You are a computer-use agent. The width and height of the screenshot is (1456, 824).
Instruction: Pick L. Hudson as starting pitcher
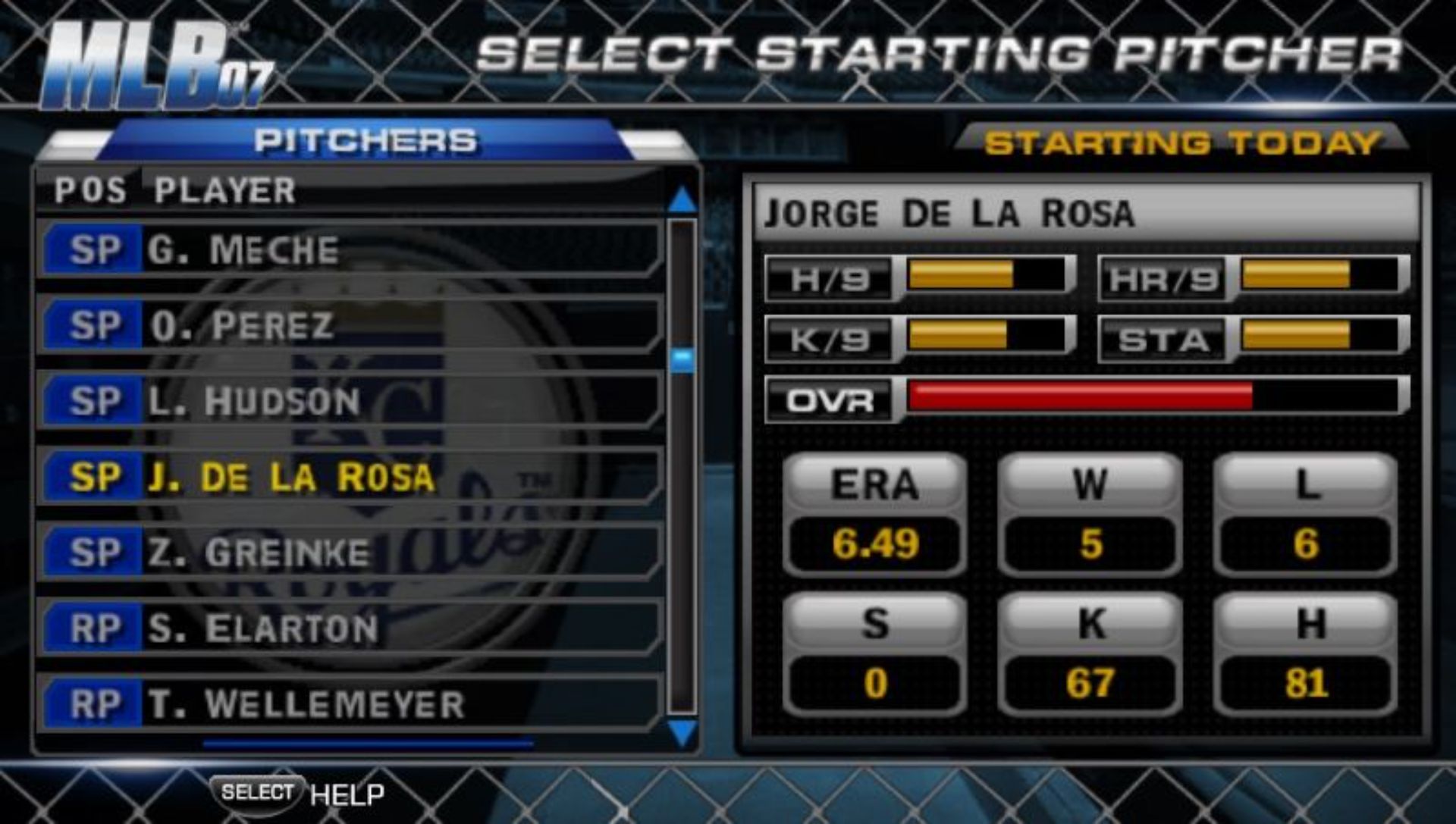coord(349,401)
